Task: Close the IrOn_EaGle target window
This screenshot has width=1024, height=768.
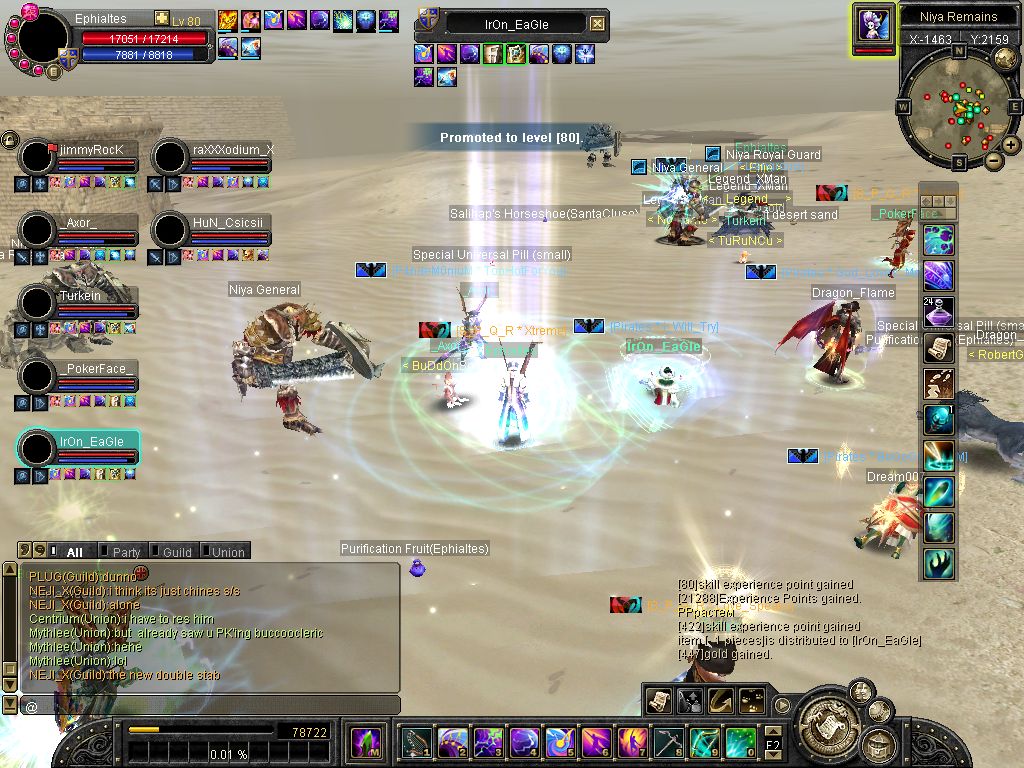Action: [x=597, y=23]
